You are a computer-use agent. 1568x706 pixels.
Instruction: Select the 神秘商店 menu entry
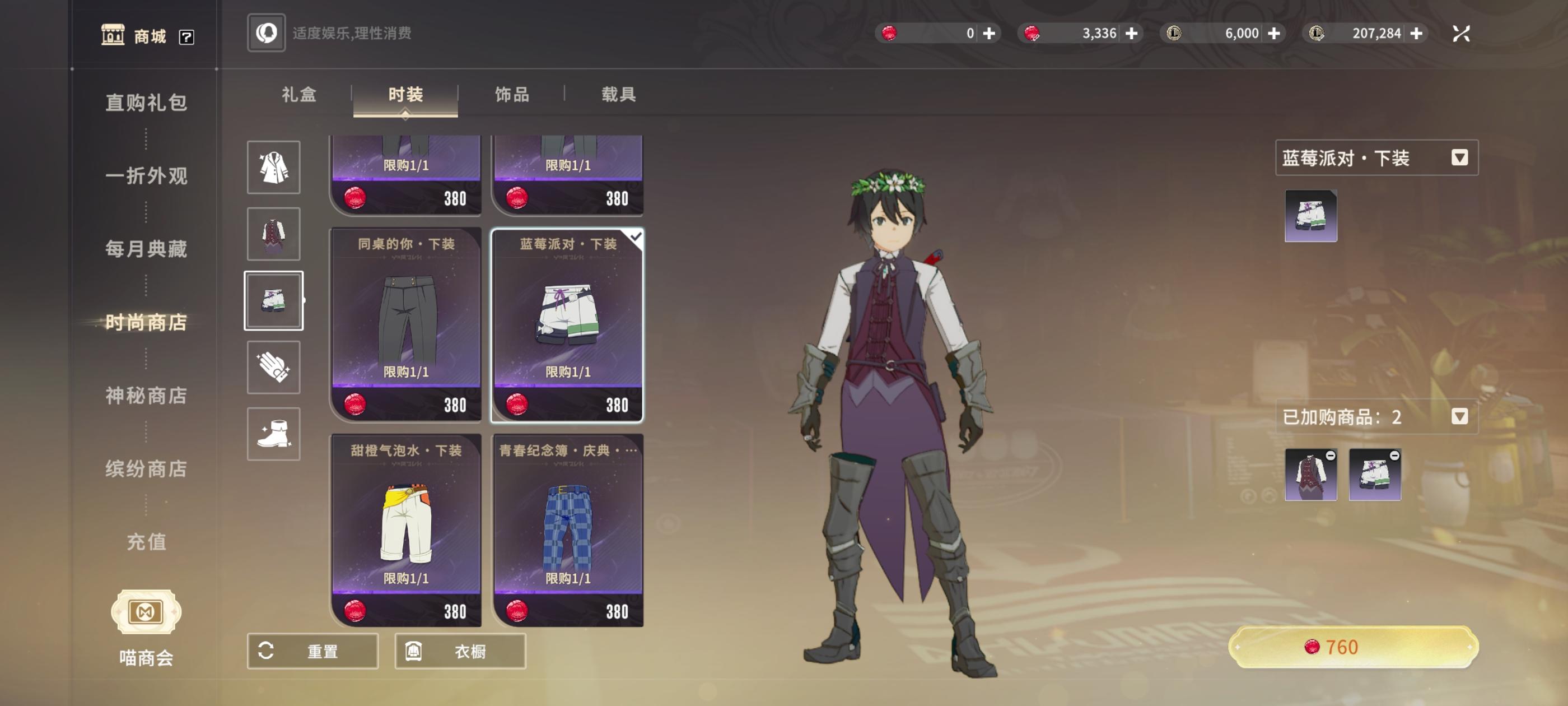[x=146, y=396]
